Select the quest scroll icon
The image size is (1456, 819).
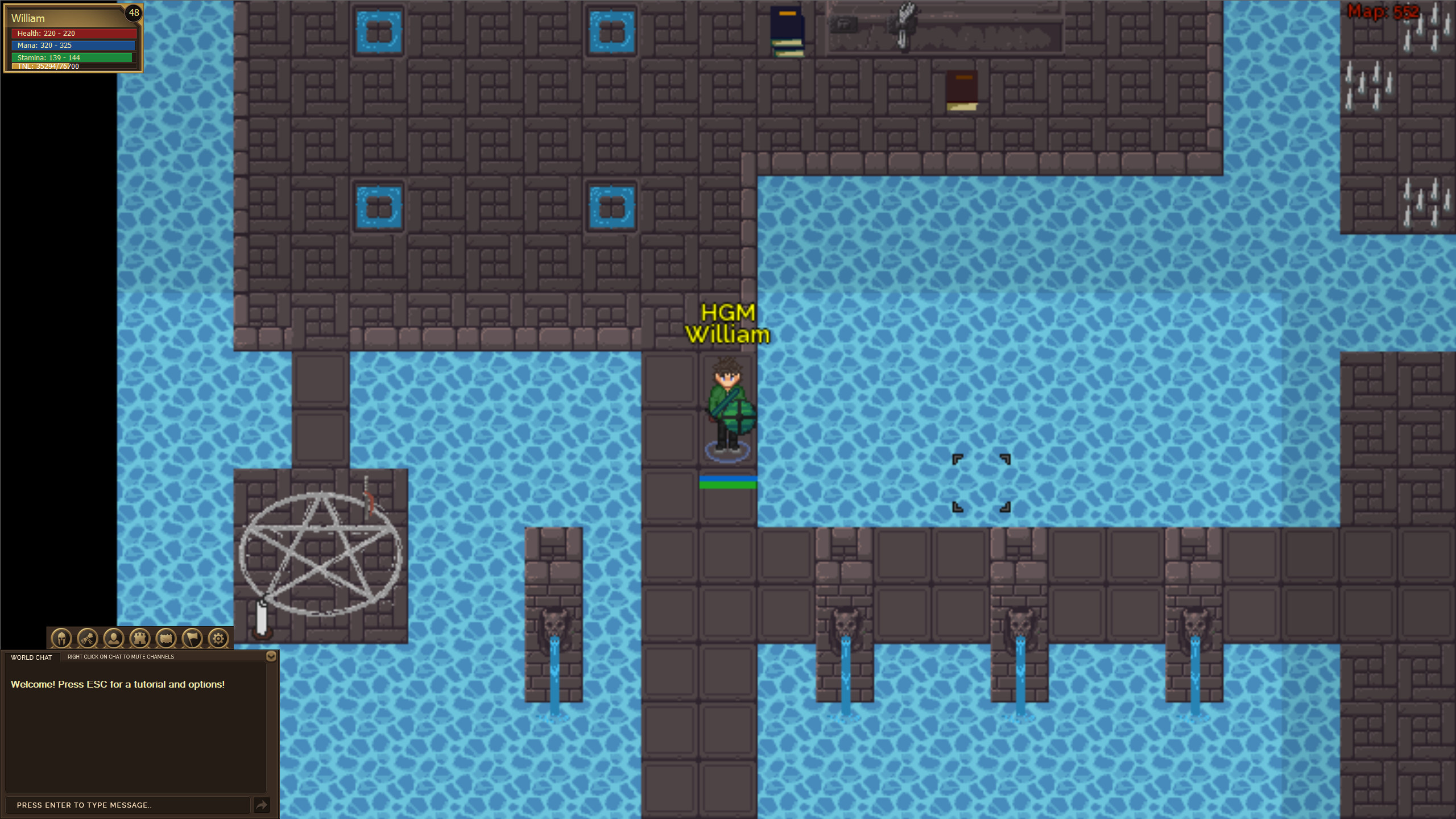click(x=88, y=638)
